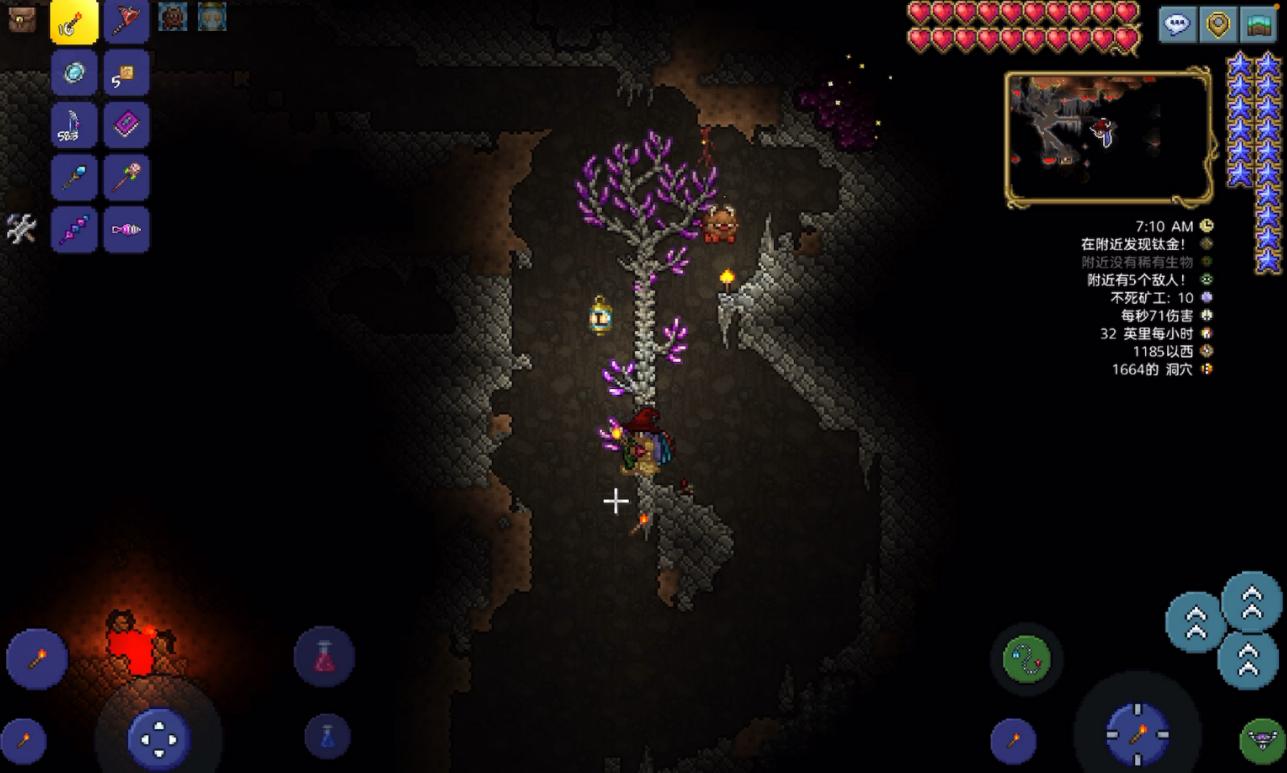Tap the torch aiming joystick
The width and height of the screenshot is (1287, 773).
pyautogui.click(x=1138, y=735)
